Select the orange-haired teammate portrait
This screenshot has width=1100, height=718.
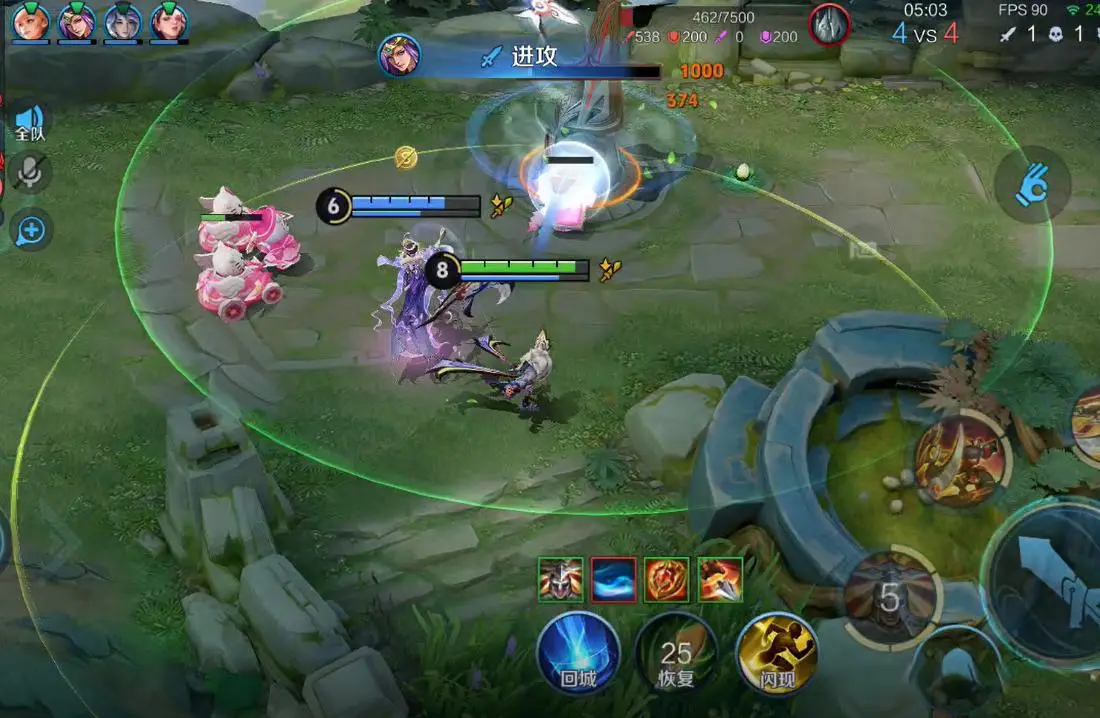click(x=30, y=21)
